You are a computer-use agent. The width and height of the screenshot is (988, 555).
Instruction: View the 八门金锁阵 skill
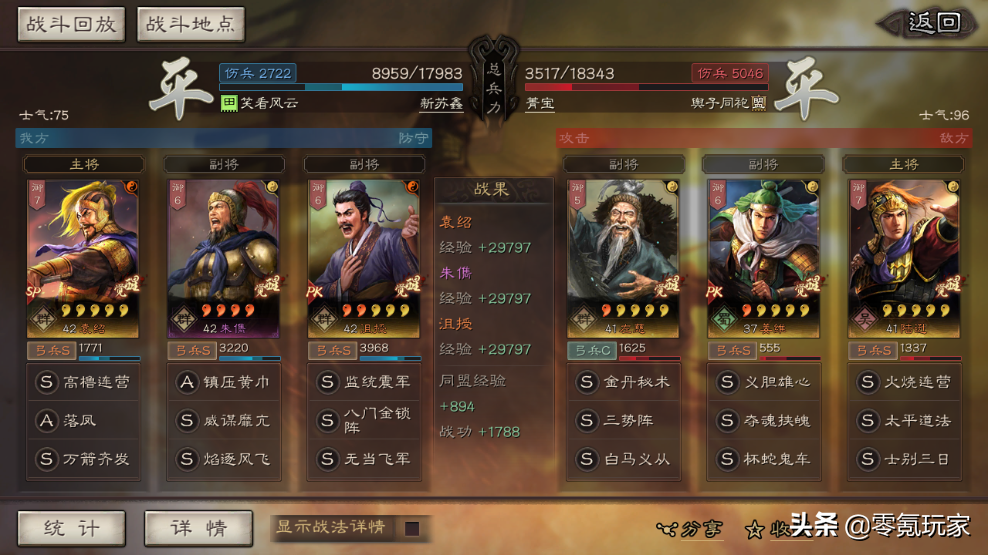(363, 420)
